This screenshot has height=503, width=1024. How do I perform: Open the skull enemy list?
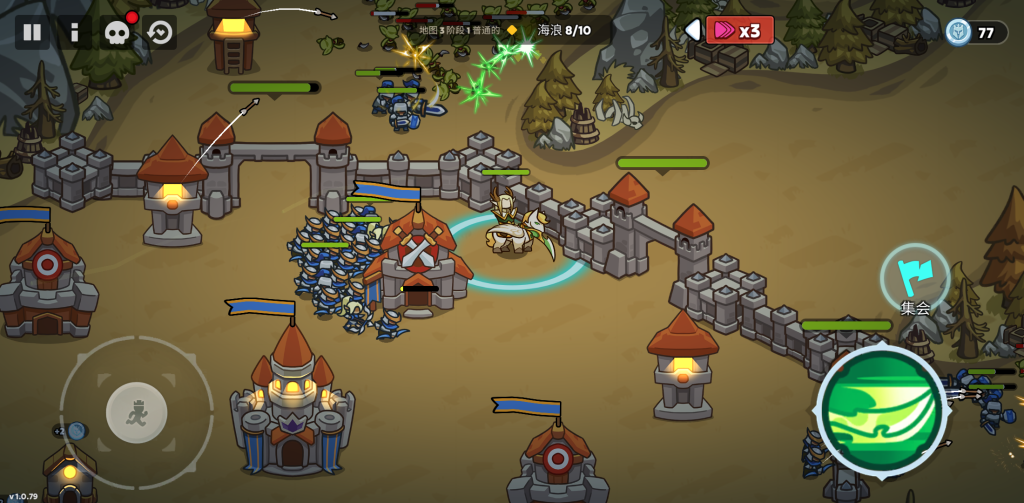coord(117,32)
